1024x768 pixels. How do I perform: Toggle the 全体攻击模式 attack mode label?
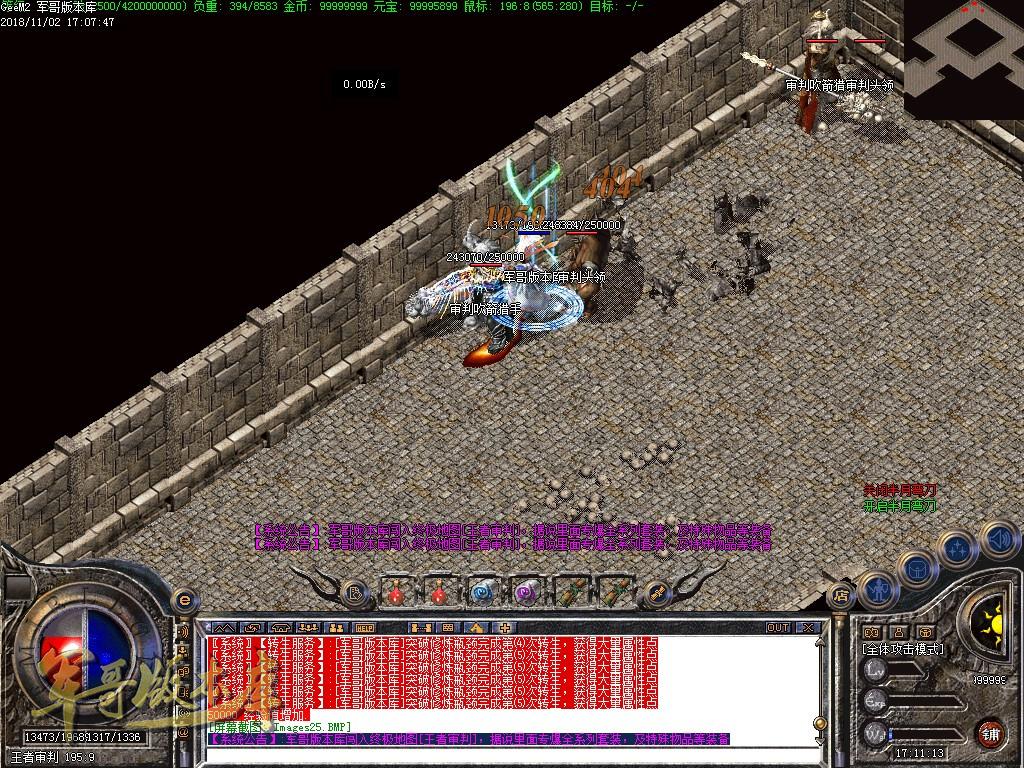coord(902,649)
